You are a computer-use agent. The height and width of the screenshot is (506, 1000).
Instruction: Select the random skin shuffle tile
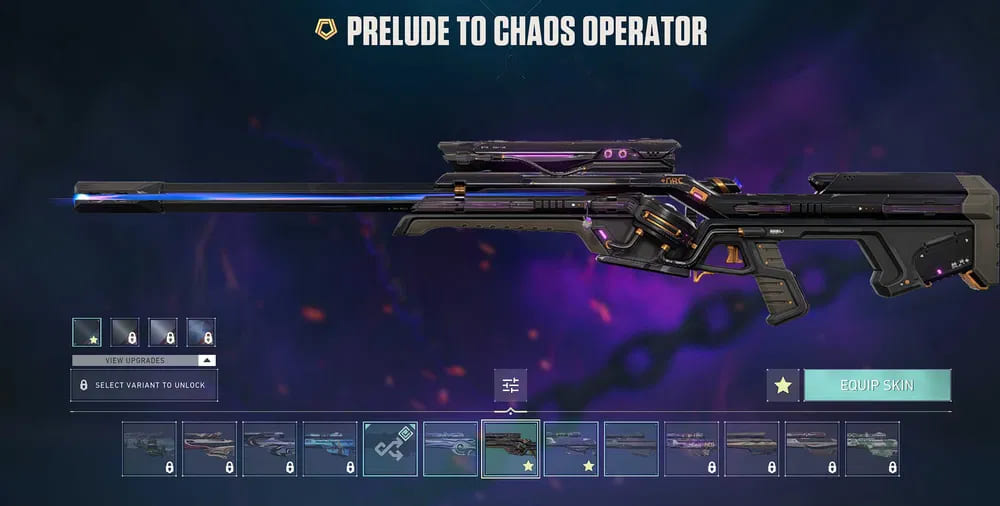tap(390, 448)
